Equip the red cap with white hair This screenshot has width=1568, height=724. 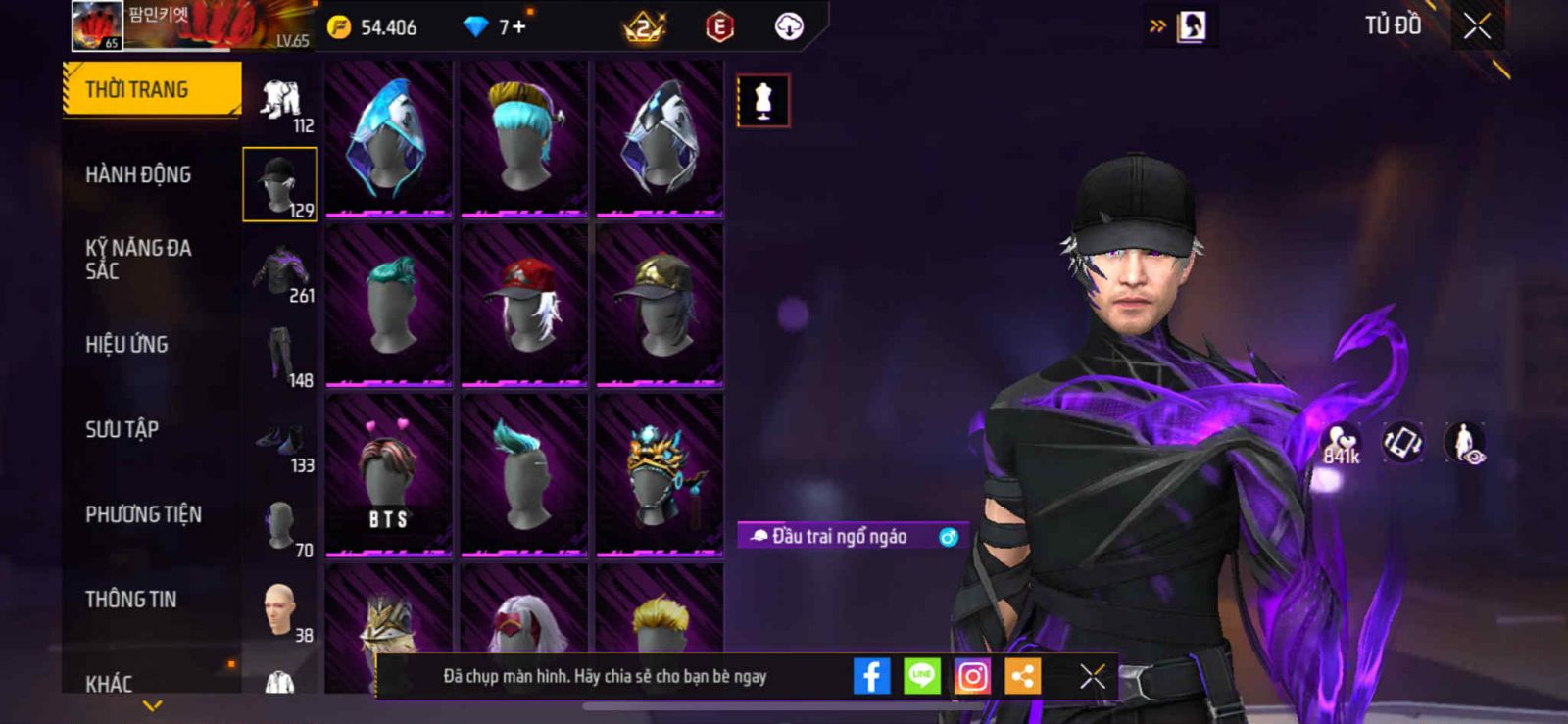[x=524, y=305]
